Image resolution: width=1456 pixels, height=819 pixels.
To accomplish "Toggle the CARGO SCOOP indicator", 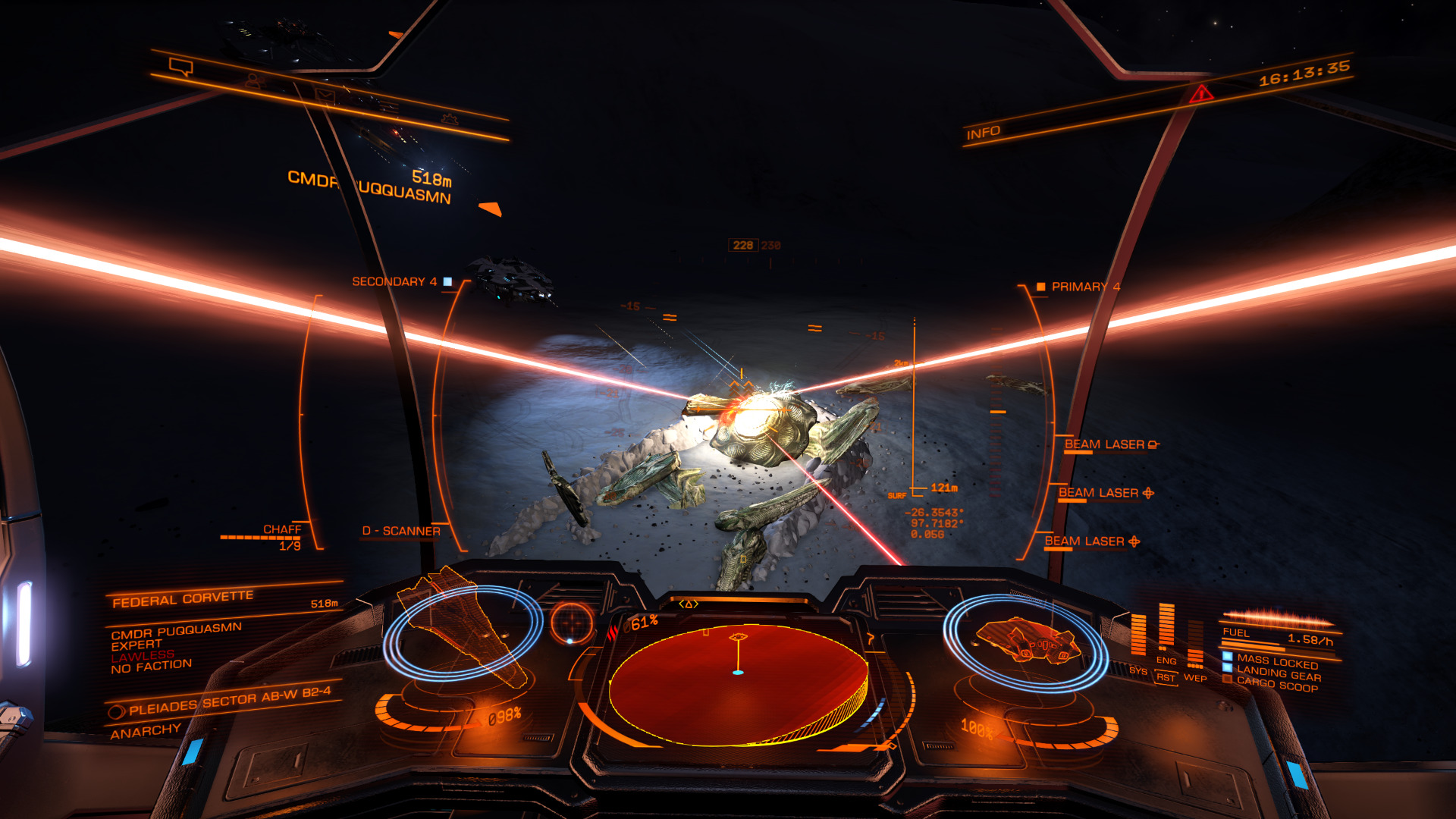I will (x=1277, y=684).
